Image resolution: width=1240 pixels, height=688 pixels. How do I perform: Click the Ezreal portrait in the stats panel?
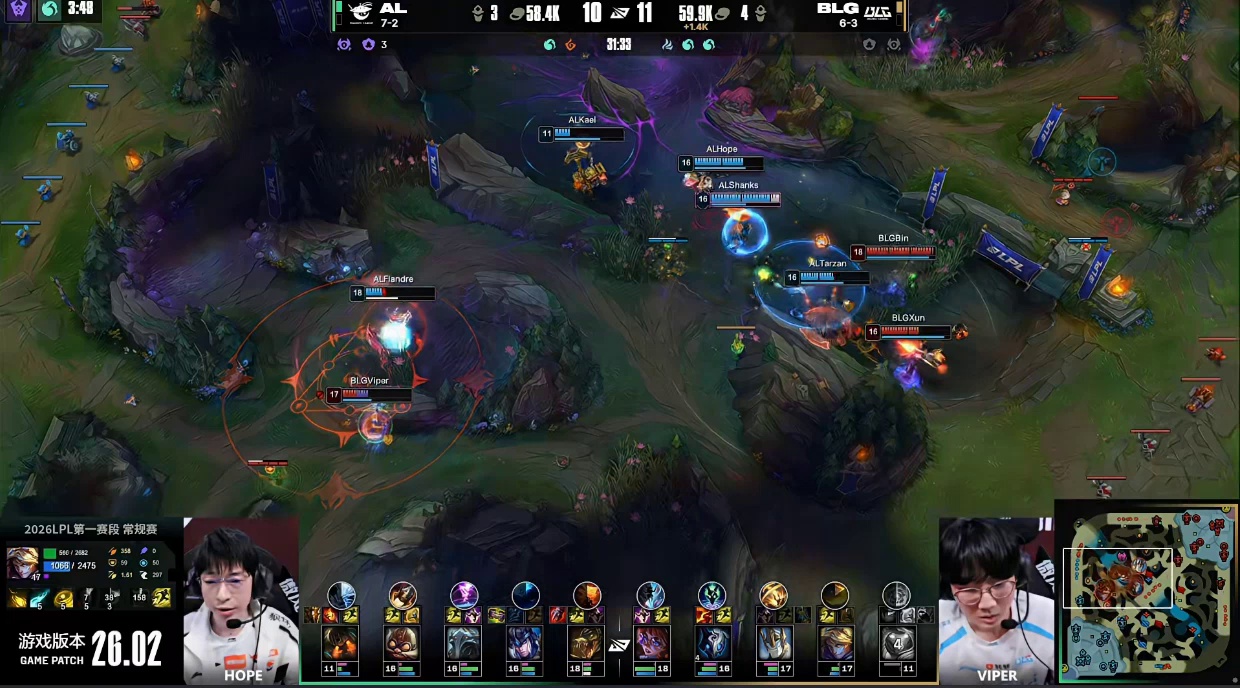click(22, 563)
